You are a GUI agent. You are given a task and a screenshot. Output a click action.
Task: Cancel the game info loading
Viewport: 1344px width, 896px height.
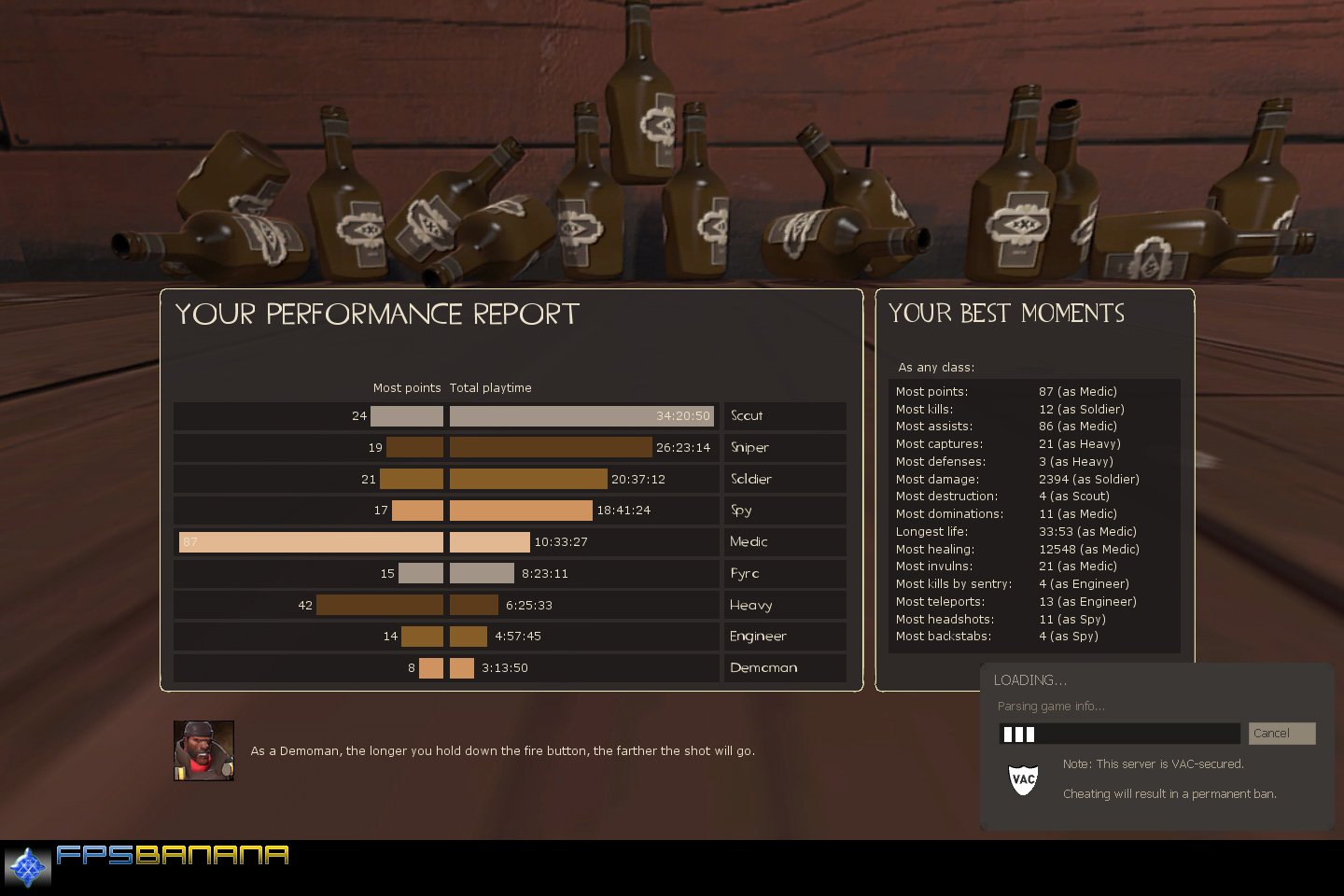1281,734
